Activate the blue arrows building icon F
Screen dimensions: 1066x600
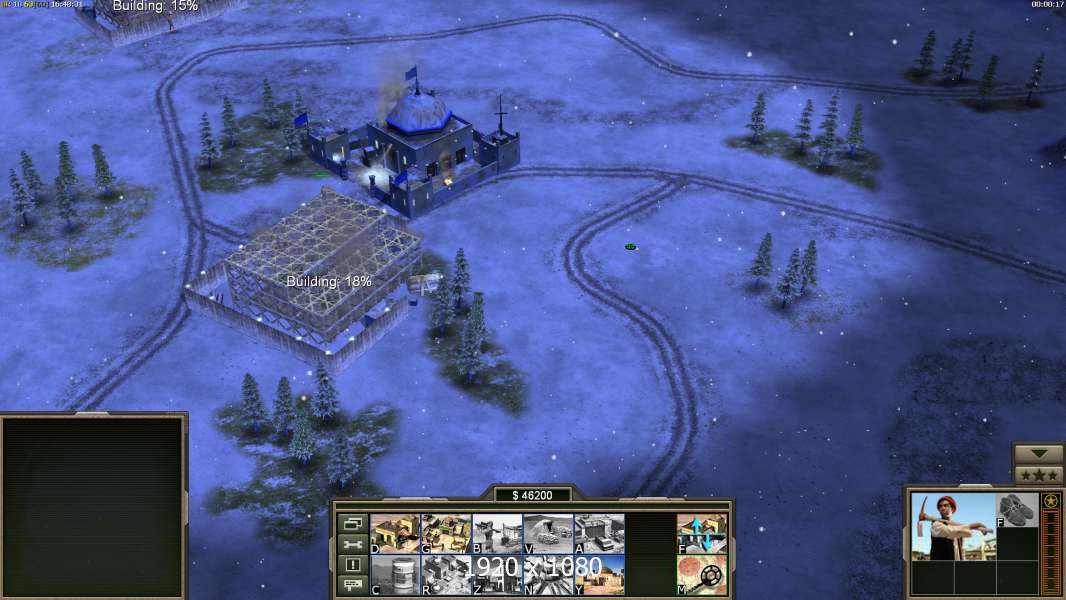(702, 533)
